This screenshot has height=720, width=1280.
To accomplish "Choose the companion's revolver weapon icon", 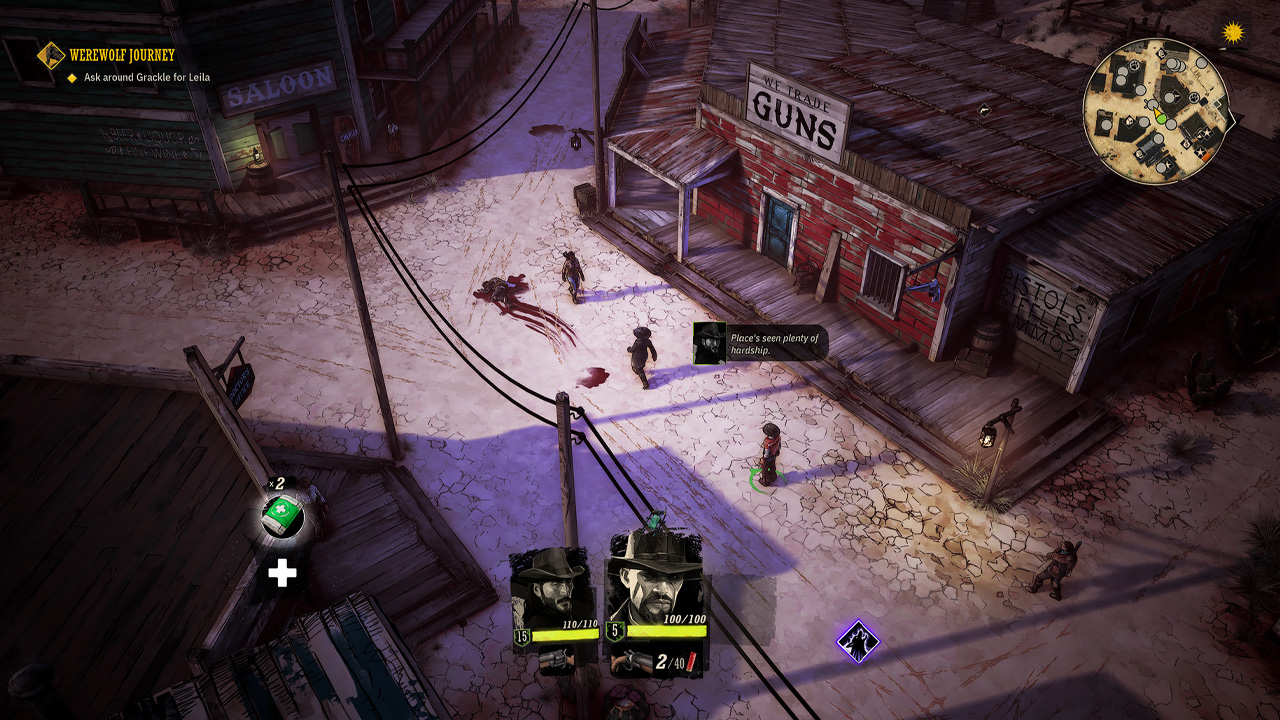I will point(552,659).
